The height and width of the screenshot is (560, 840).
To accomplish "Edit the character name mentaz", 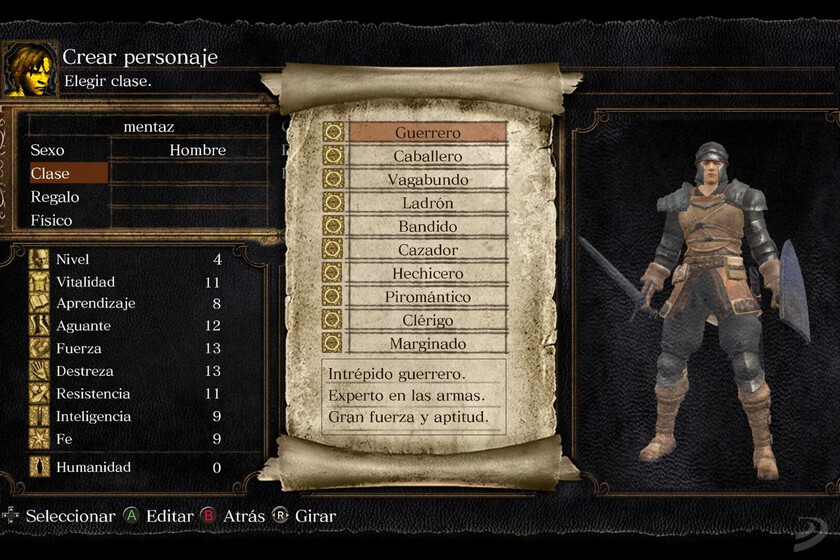I will tap(148, 127).
